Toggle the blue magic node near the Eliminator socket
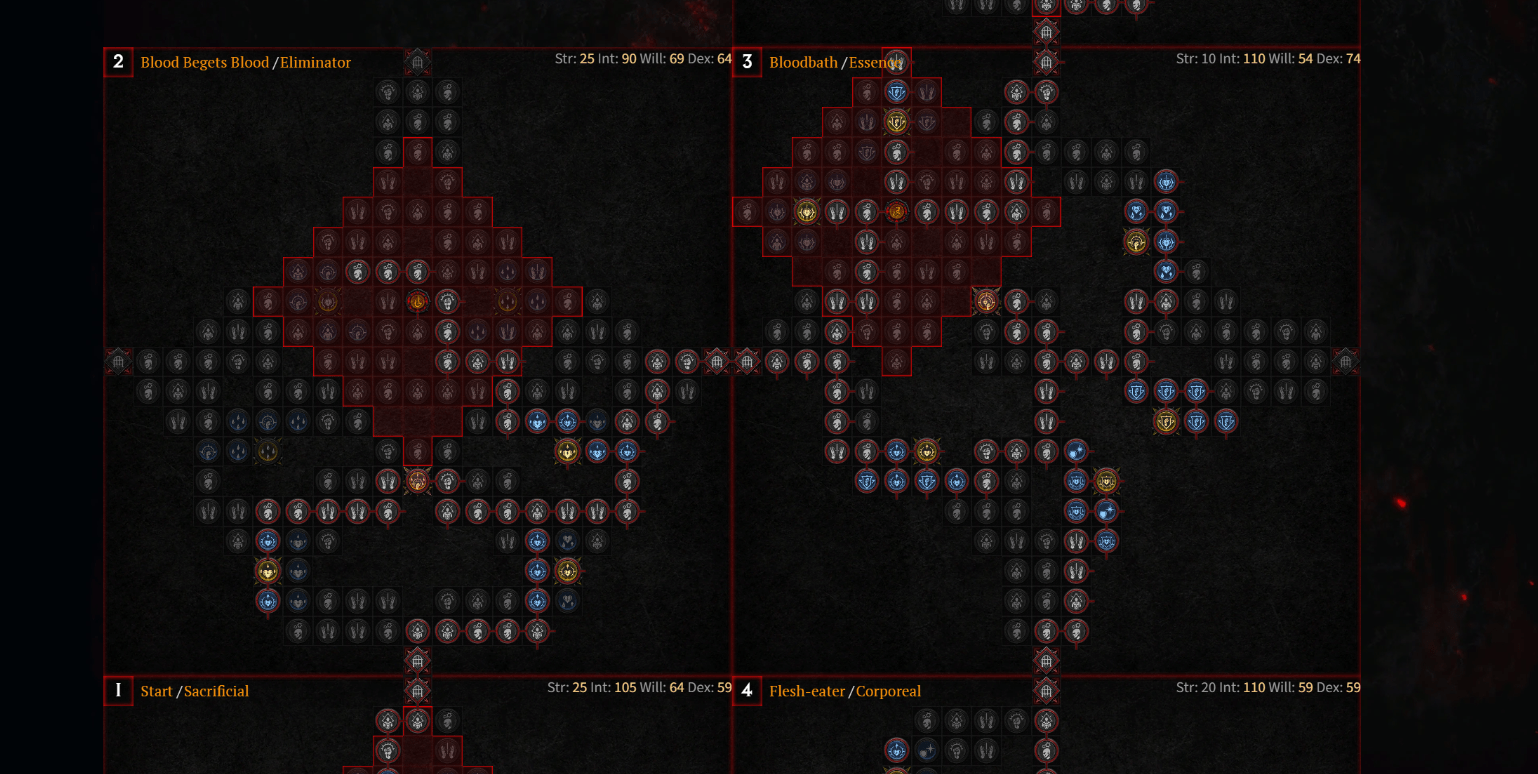 coord(537,421)
